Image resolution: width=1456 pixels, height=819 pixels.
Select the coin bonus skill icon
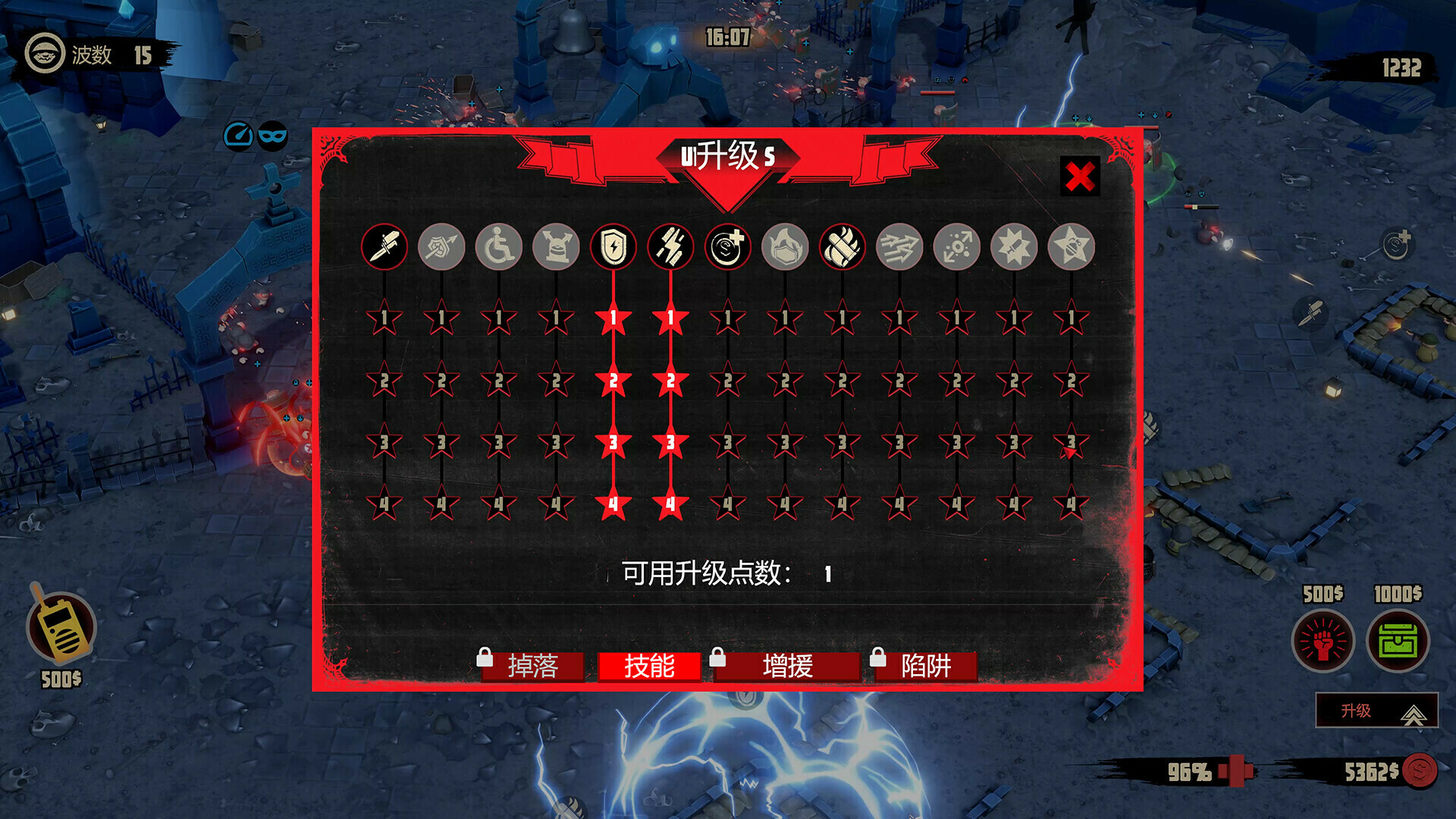729,246
